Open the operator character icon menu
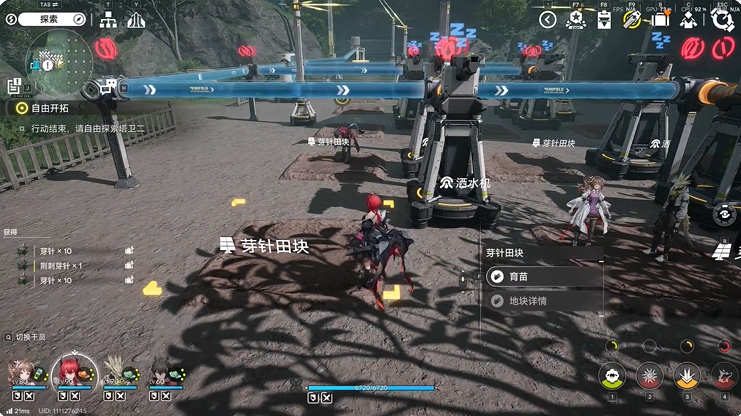The image size is (741, 416). click(x=689, y=19)
